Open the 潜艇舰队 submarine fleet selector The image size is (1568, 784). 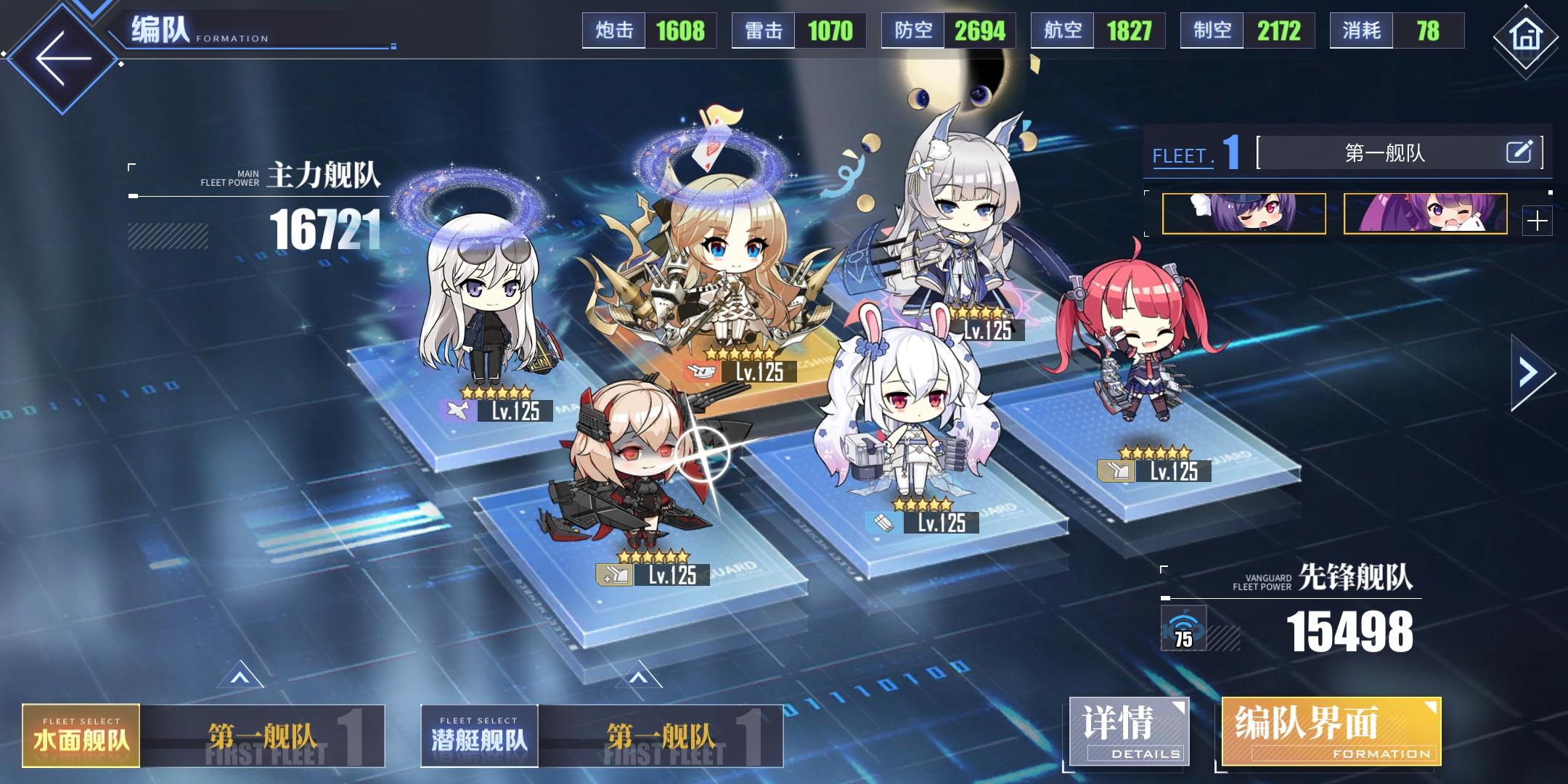click(x=479, y=735)
